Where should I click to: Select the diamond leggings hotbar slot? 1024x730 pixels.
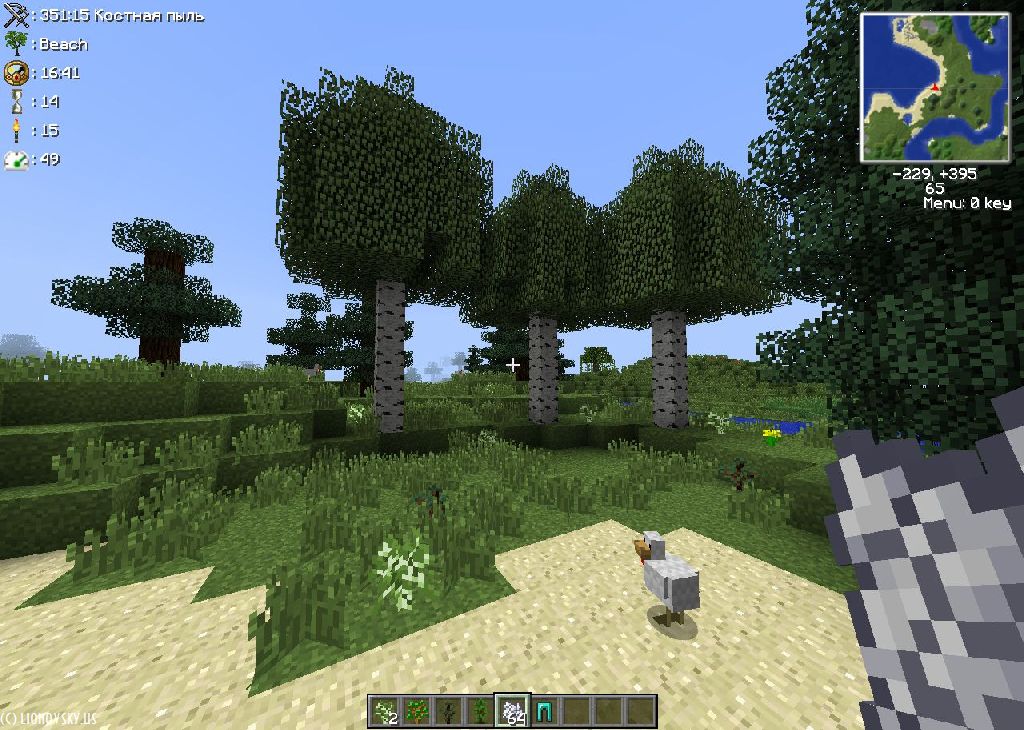[x=545, y=711]
